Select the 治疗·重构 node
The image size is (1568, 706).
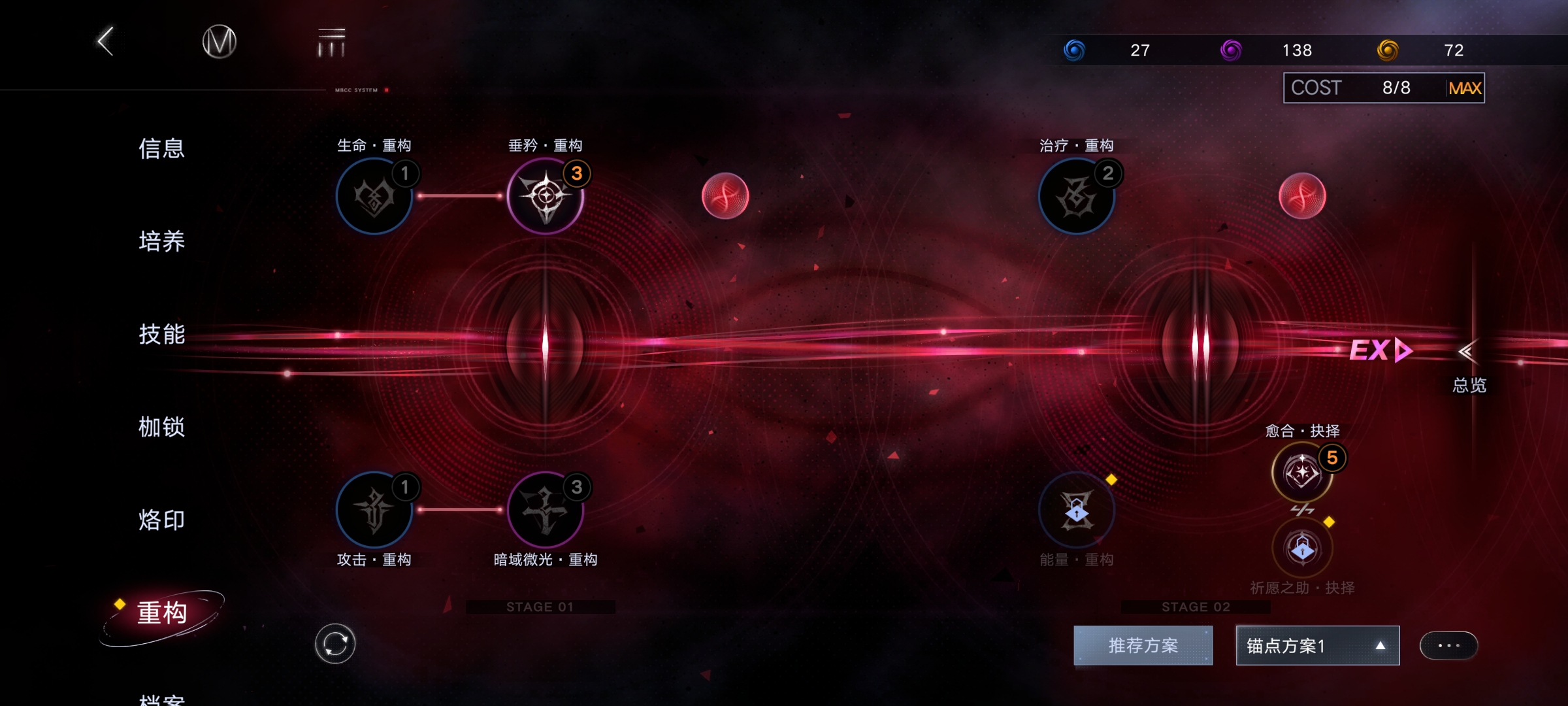[x=1076, y=196]
